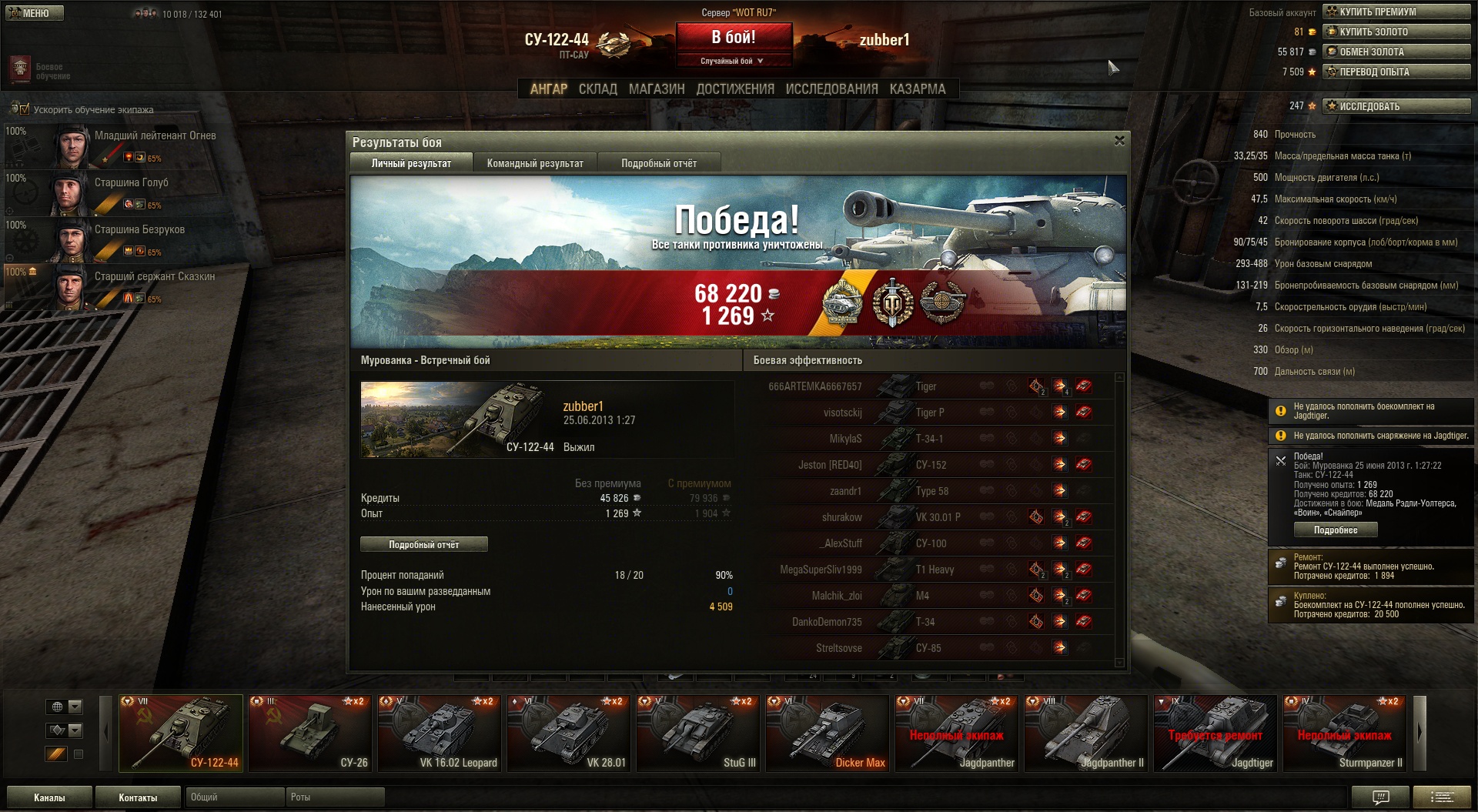
Task: Open the МЕНЮ button
Action: 35,13
